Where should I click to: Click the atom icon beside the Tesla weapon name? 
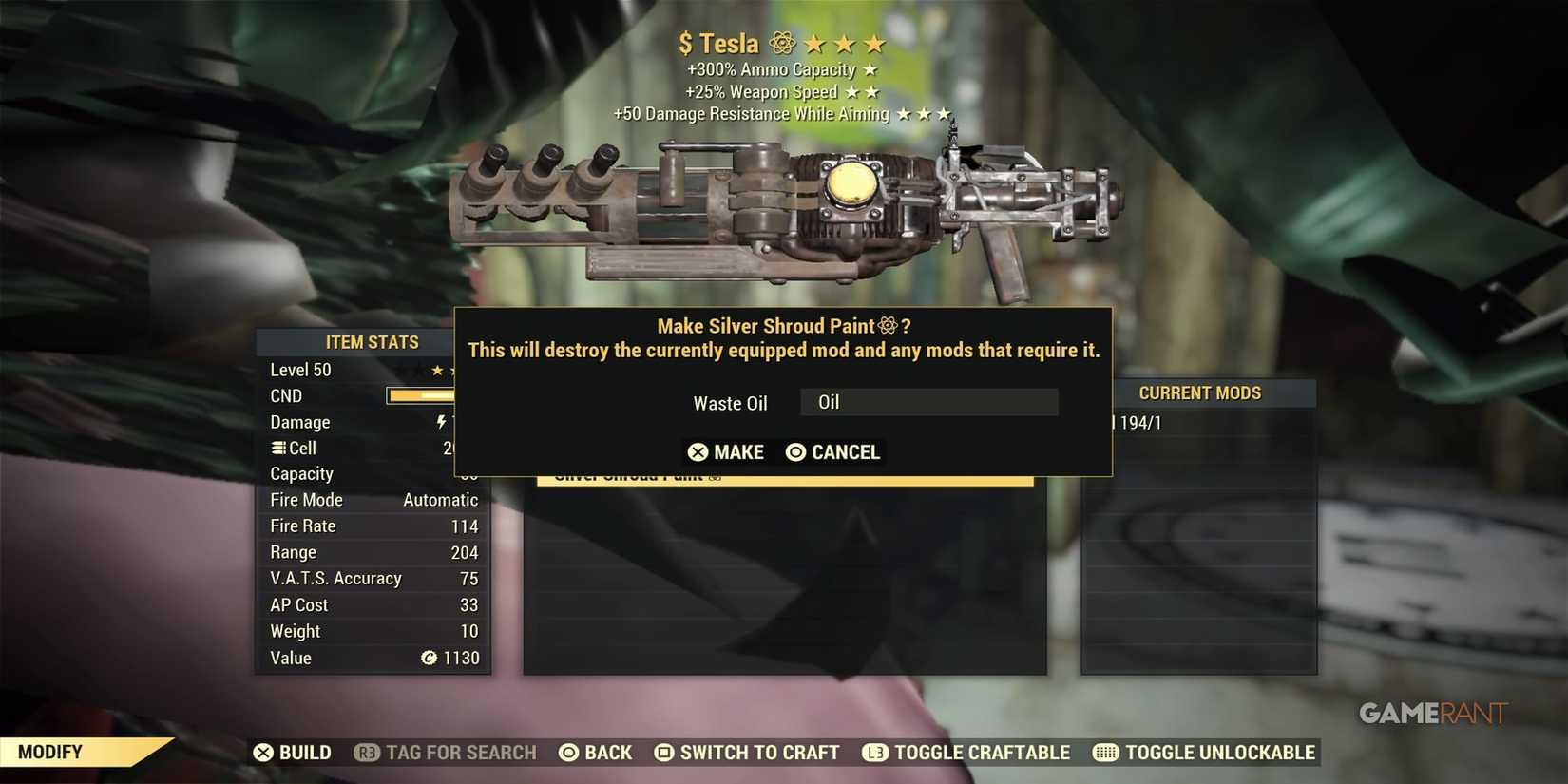(x=781, y=43)
